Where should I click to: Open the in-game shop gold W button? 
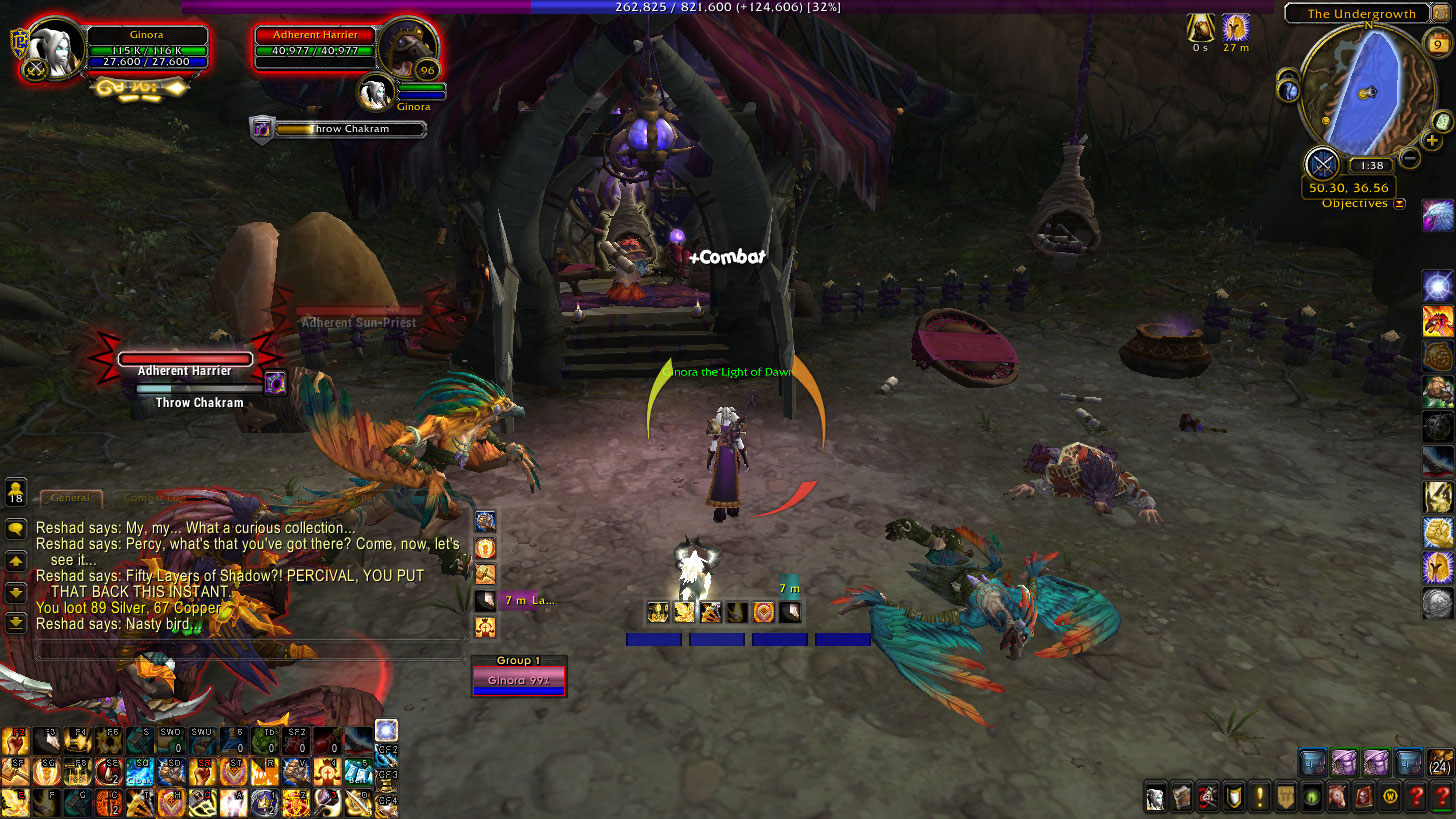1390,797
